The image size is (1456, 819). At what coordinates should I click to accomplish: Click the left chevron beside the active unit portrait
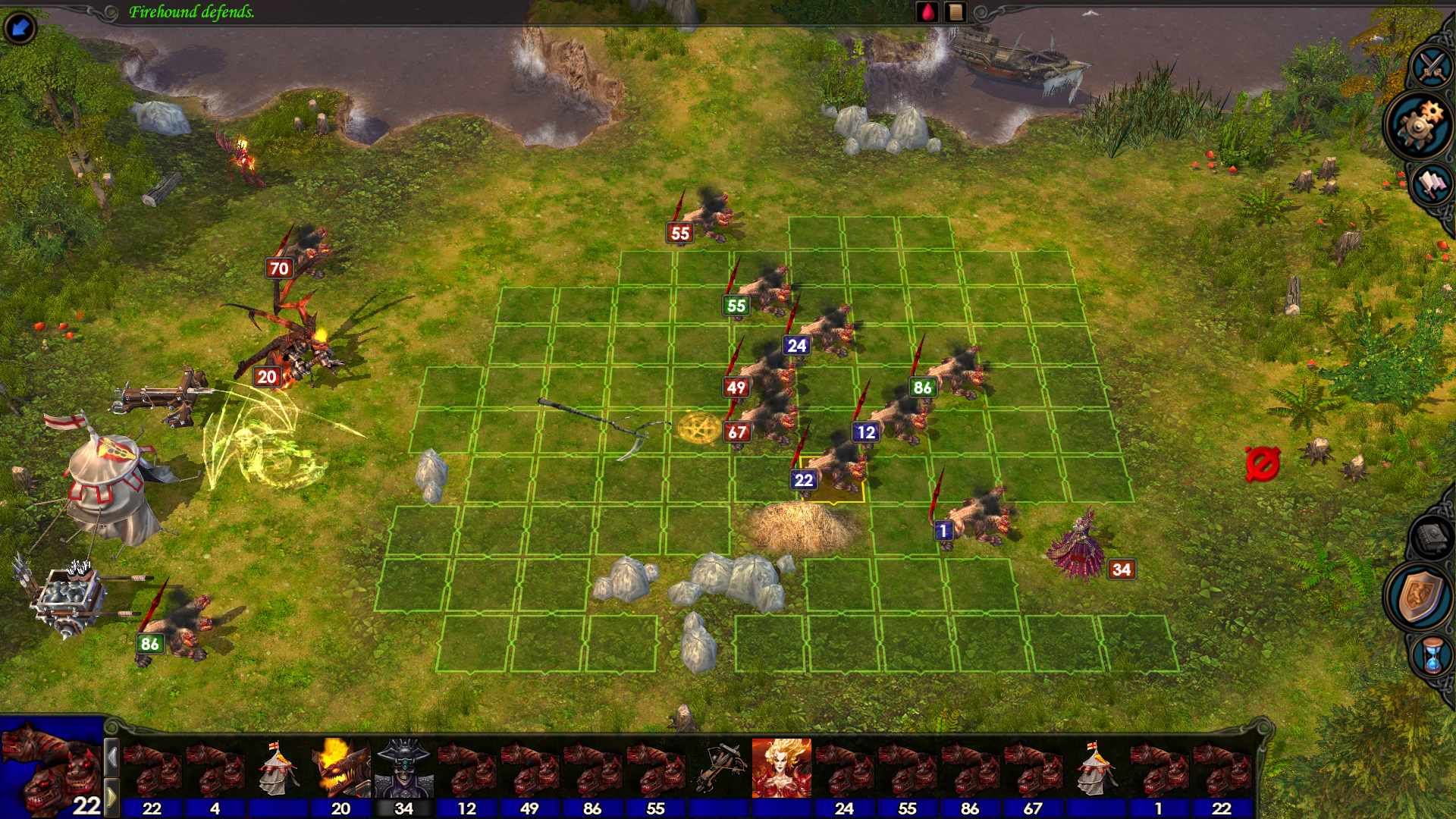(x=111, y=755)
